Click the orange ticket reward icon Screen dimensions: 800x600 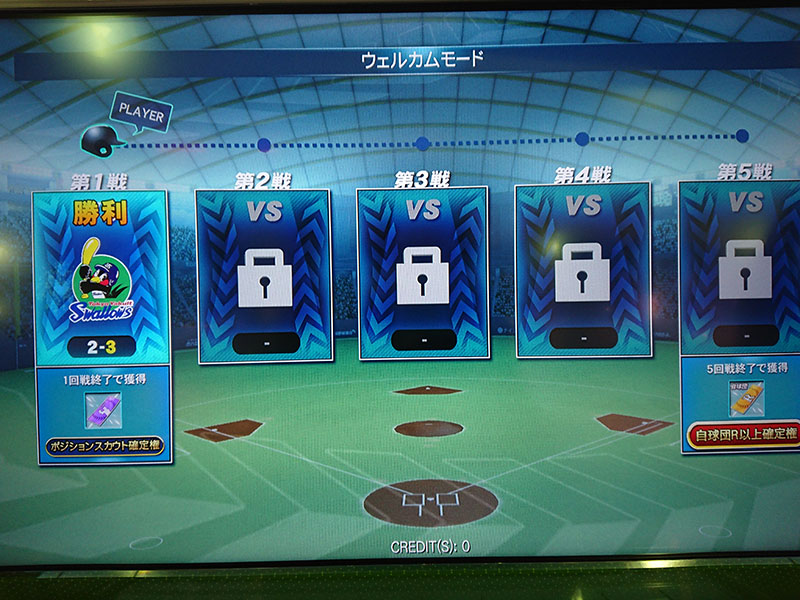pyautogui.click(x=746, y=399)
